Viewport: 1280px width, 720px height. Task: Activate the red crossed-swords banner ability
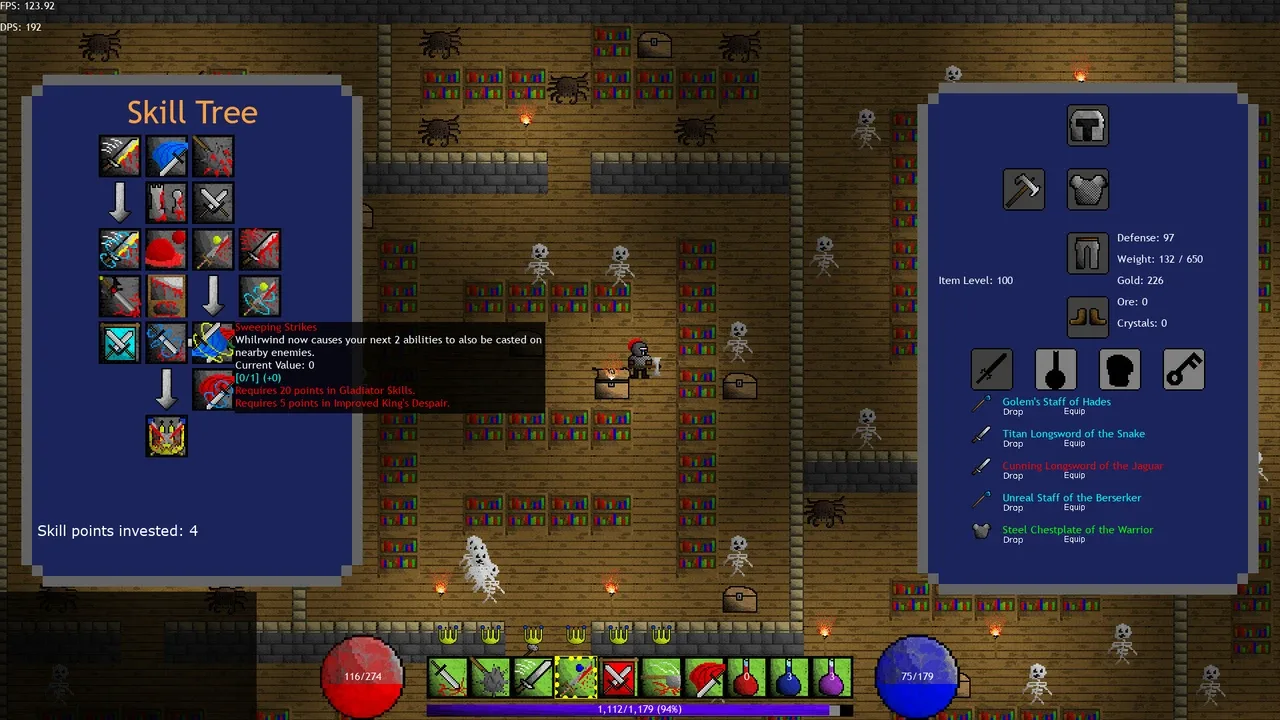(x=618, y=677)
